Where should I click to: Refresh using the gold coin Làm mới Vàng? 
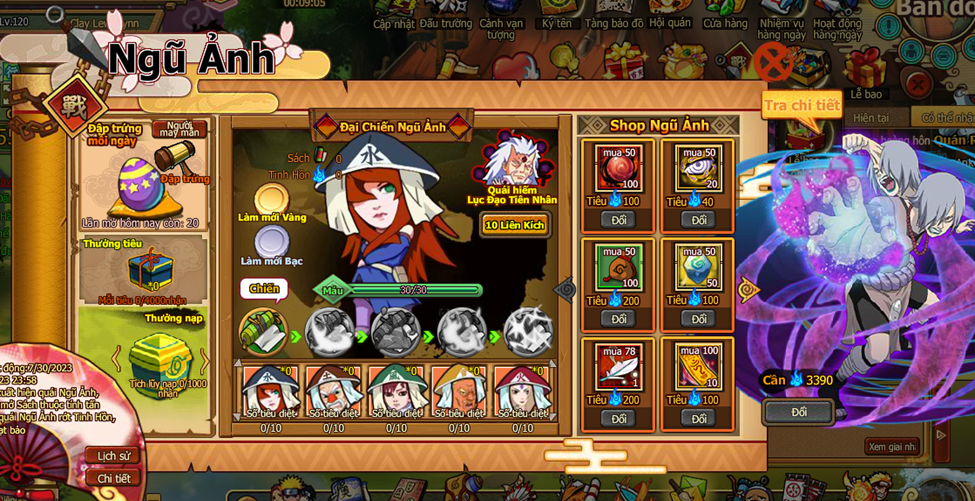(x=271, y=200)
